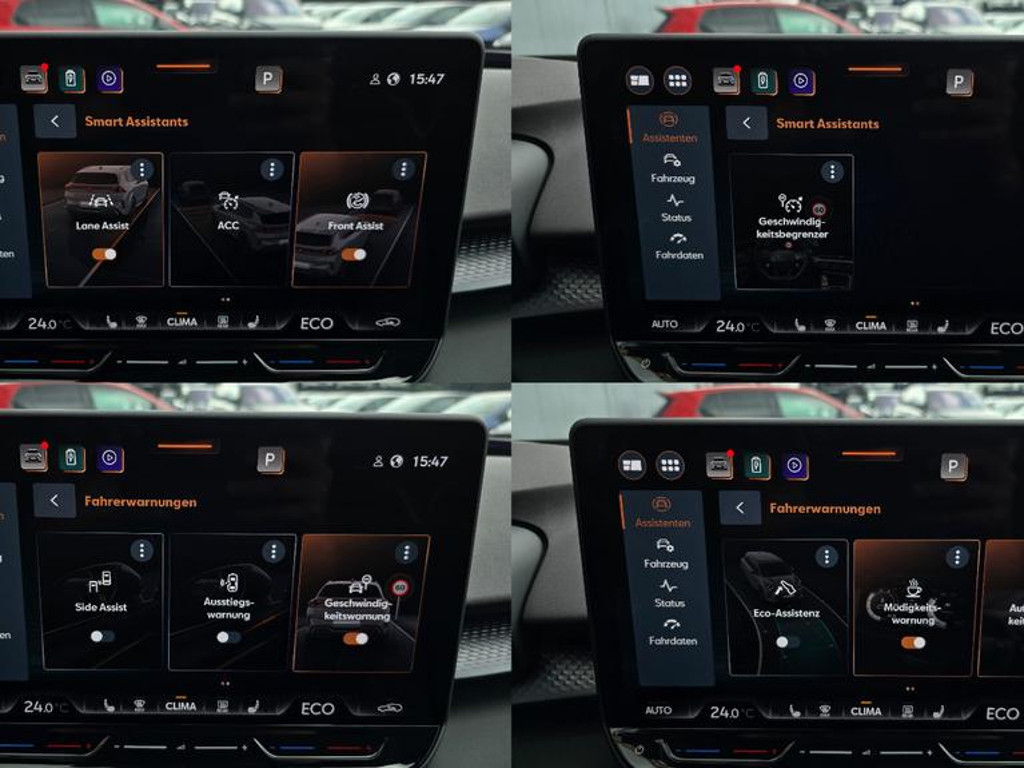Click the Müdigkeitswarnung three-dot options

click(x=958, y=557)
